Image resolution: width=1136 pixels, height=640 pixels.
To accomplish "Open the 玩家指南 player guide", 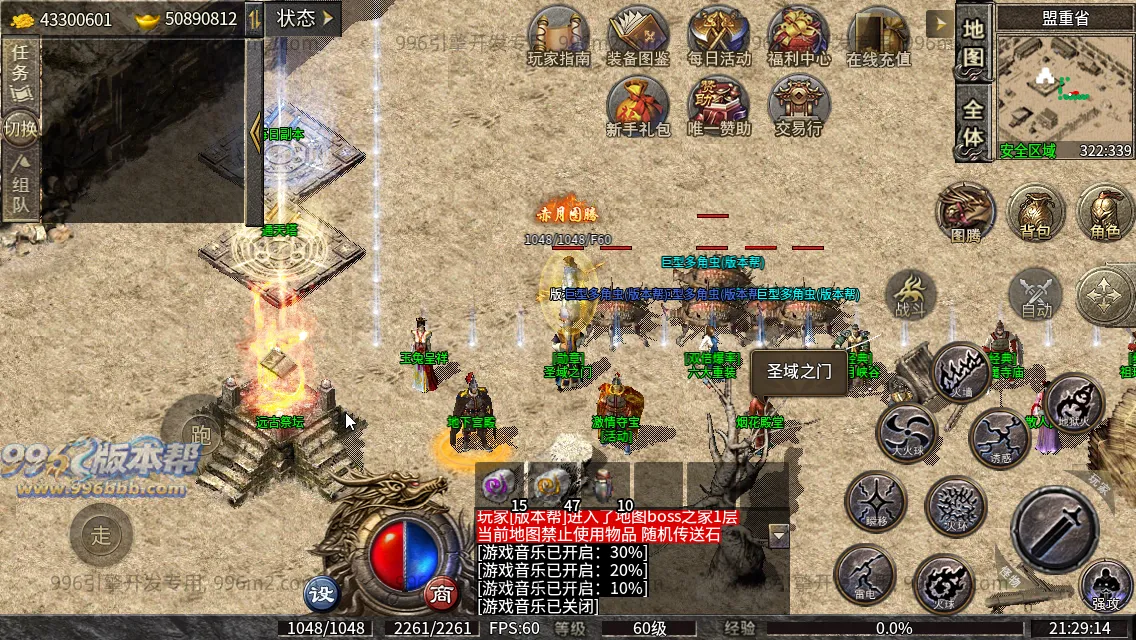I will [x=558, y=37].
